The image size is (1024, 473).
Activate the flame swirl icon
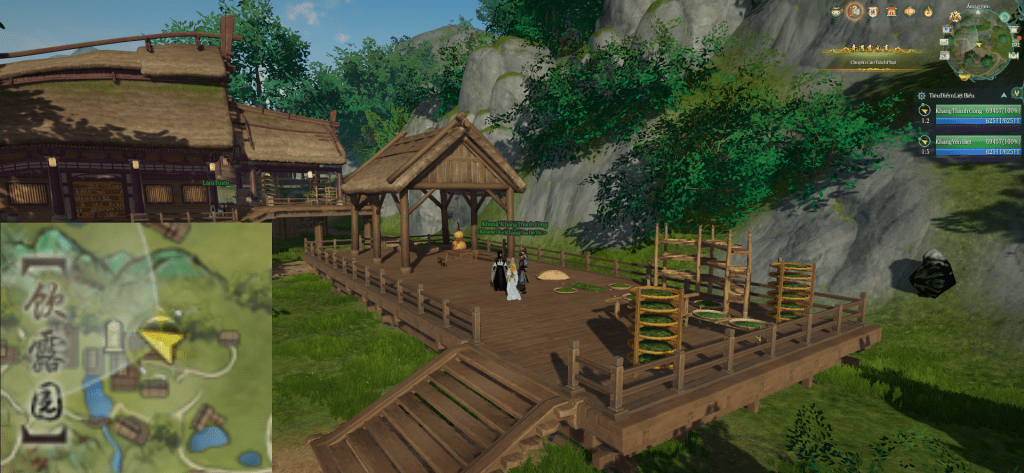click(928, 11)
